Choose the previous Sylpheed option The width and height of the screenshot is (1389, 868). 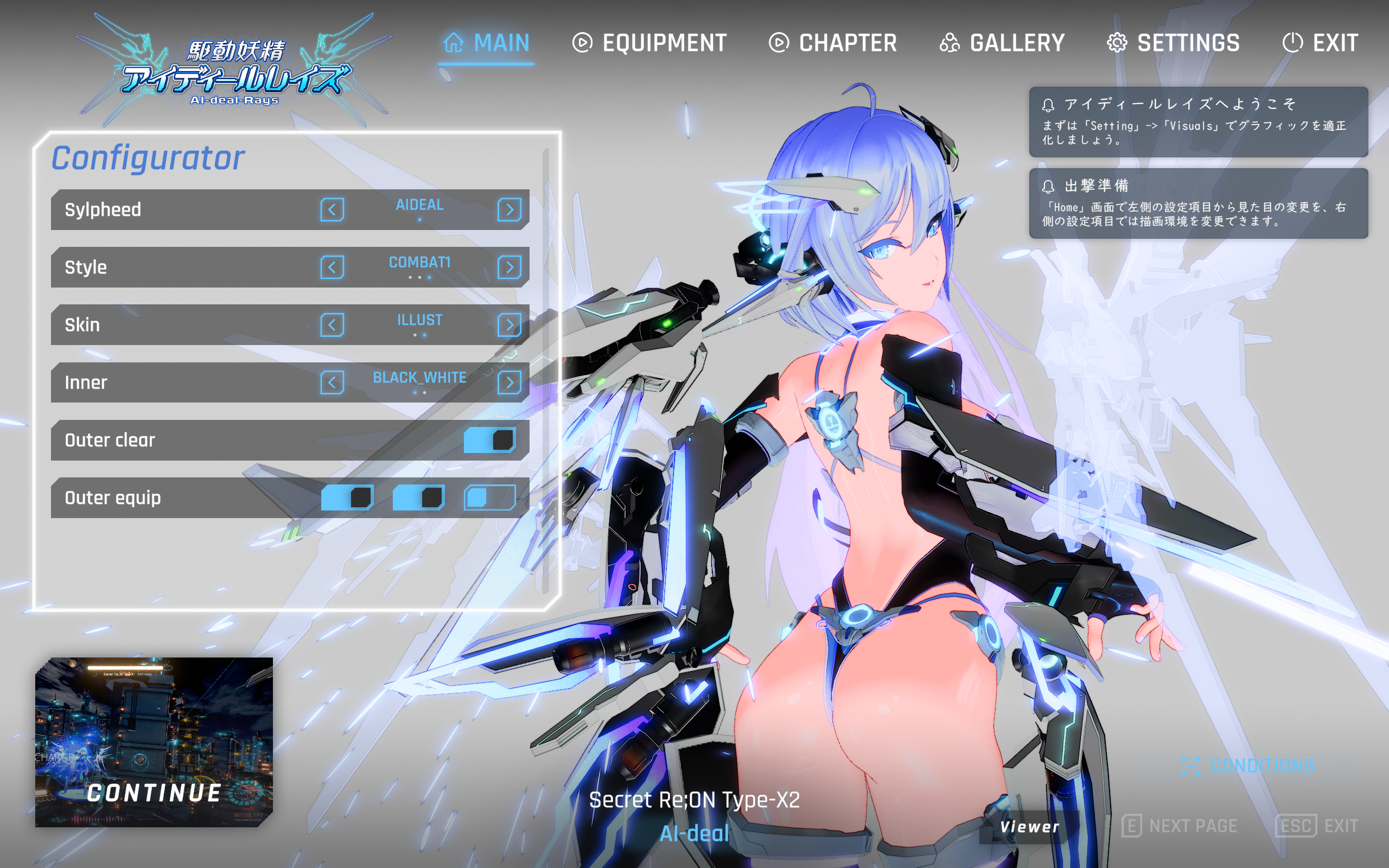332,209
